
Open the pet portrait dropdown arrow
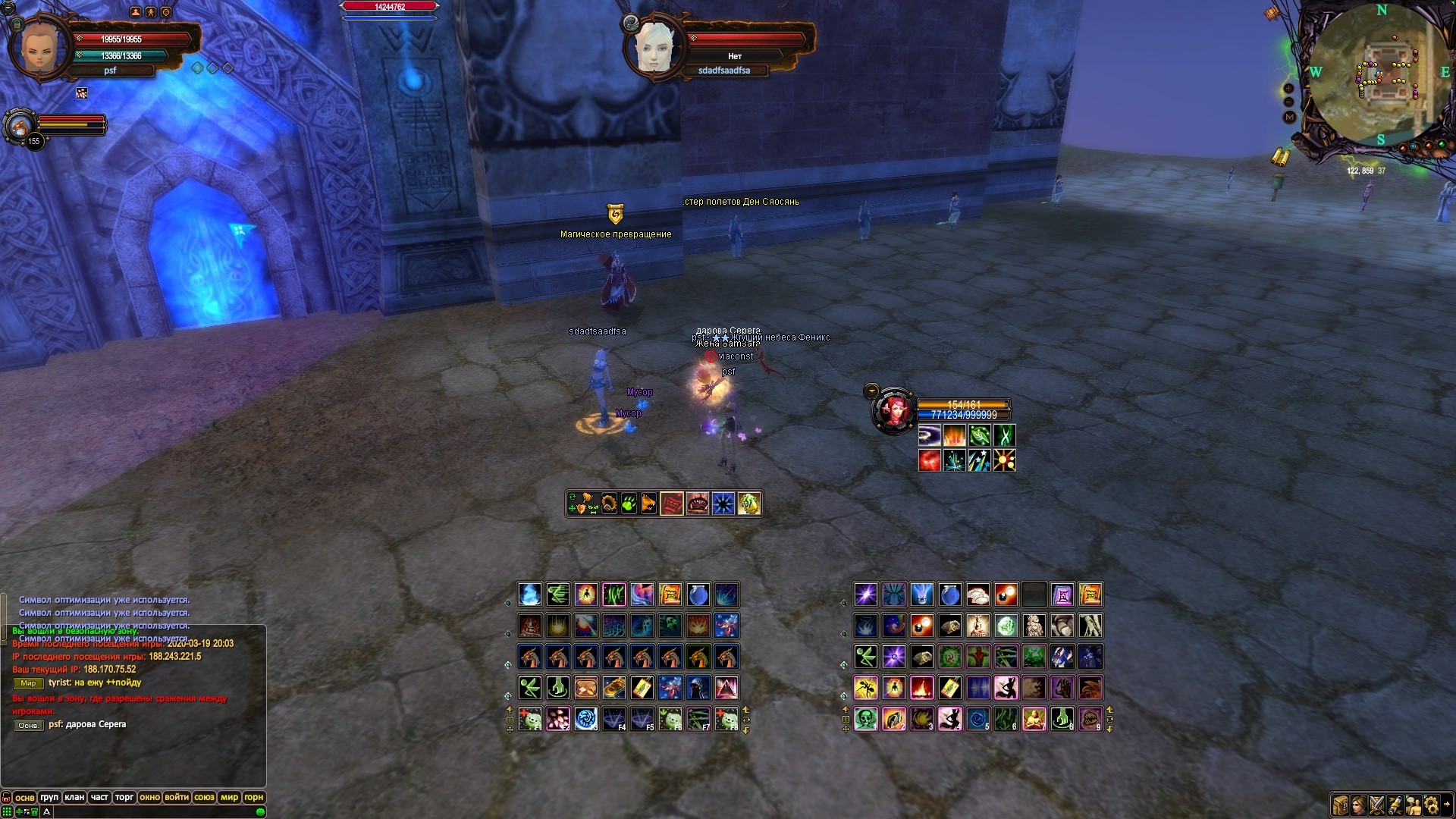click(871, 391)
